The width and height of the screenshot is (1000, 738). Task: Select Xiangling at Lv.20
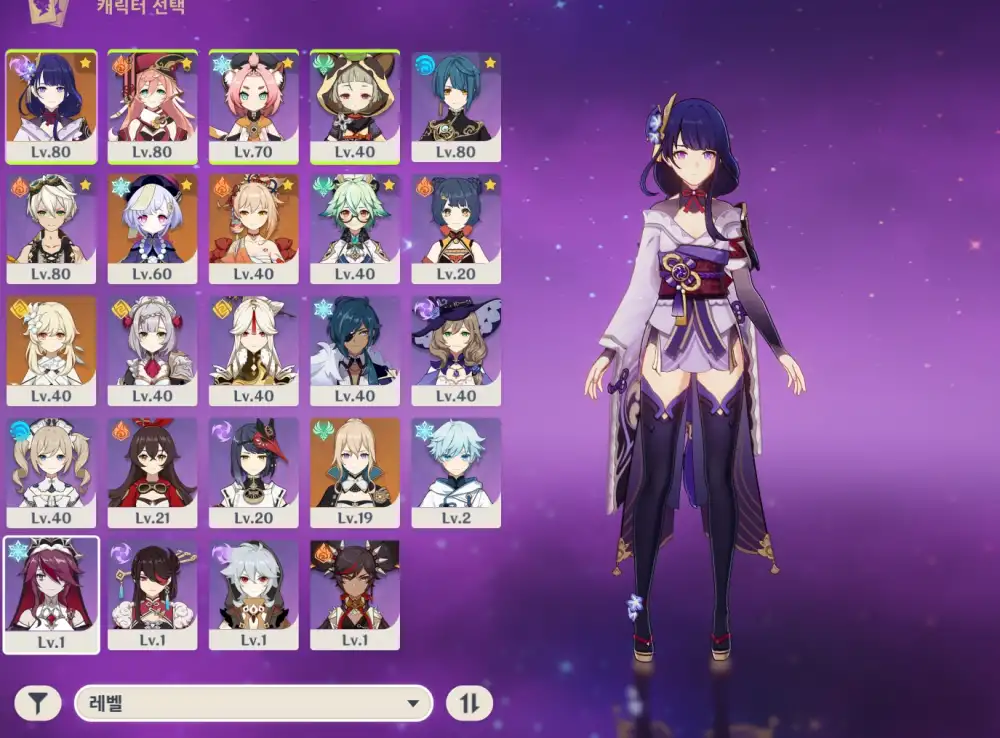(x=456, y=228)
